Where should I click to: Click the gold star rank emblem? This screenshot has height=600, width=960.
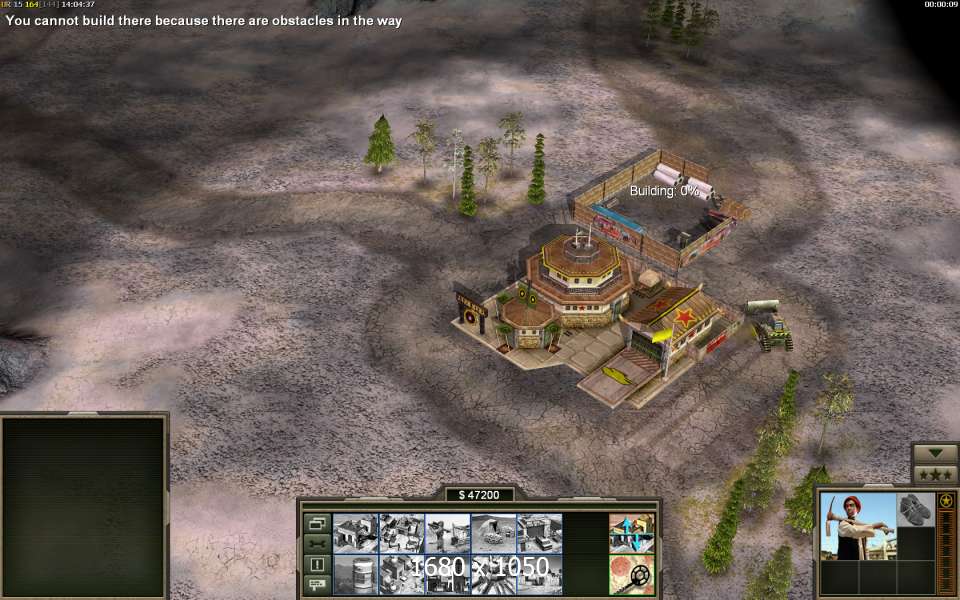coord(945,500)
